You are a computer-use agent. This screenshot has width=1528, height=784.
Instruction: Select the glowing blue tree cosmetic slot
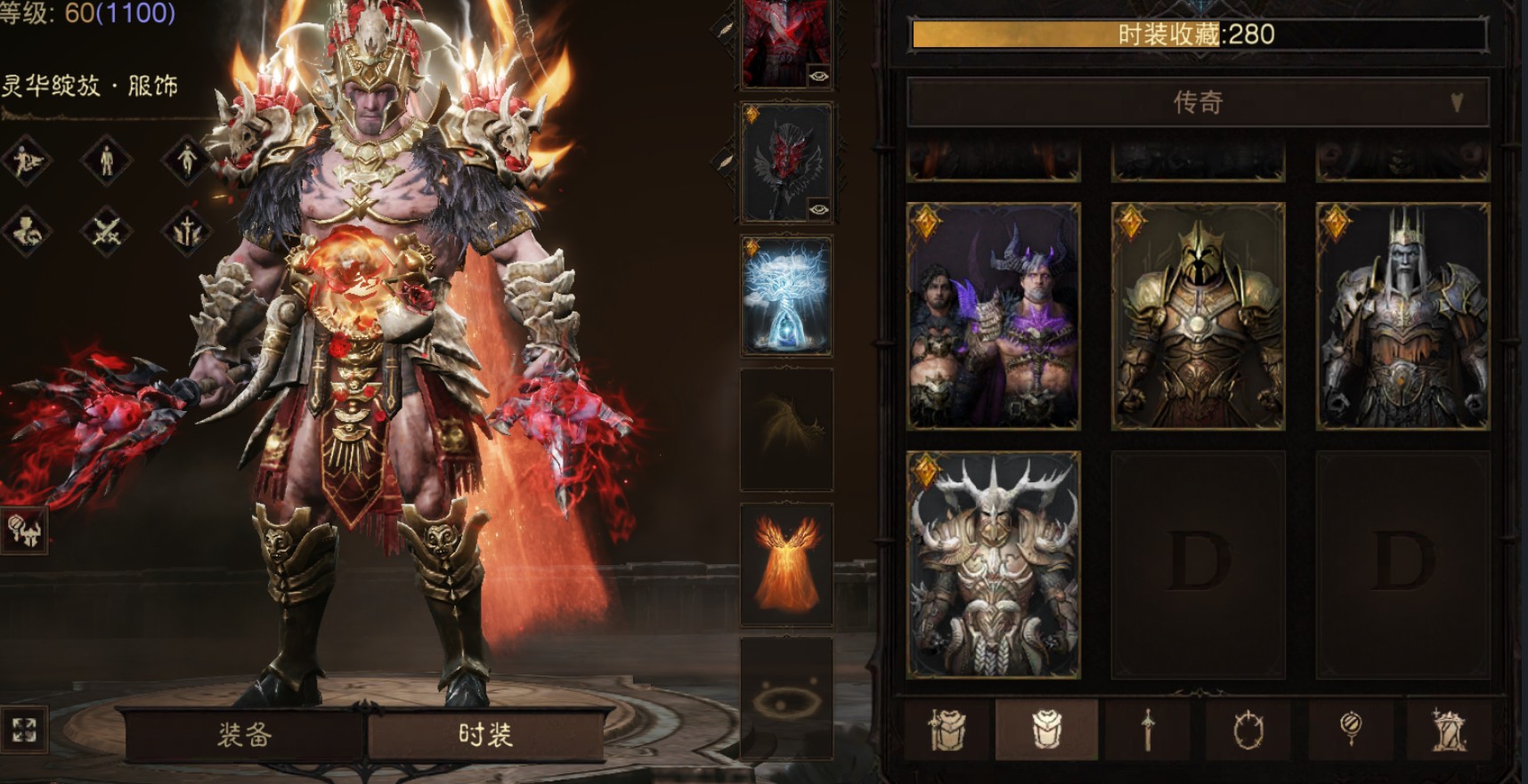(x=786, y=295)
